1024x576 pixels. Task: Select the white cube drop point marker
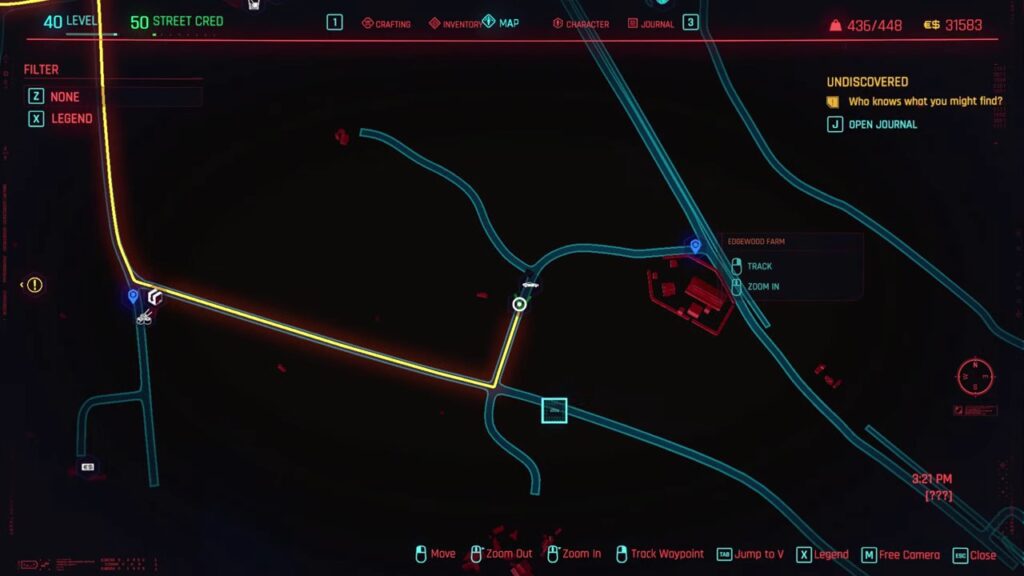click(155, 297)
